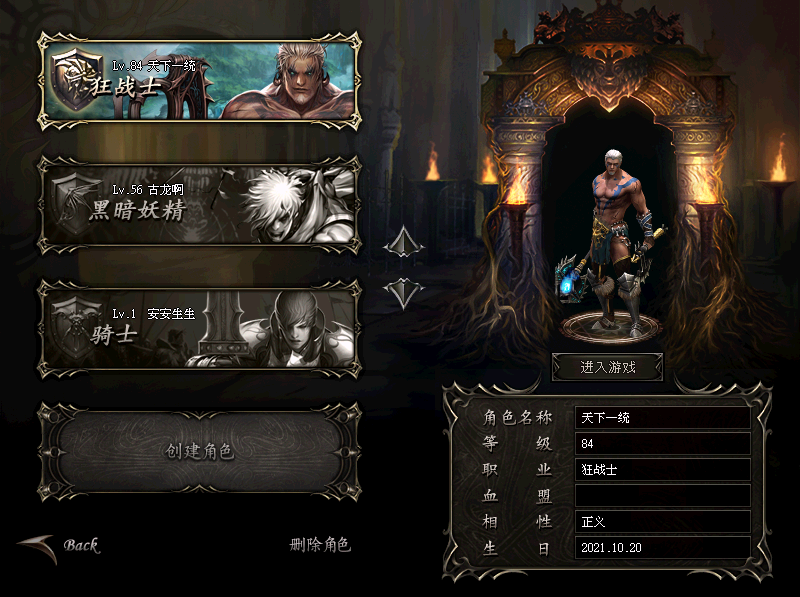Enter the game with 进入游戏
This screenshot has height=597, width=800.
[608, 367]
